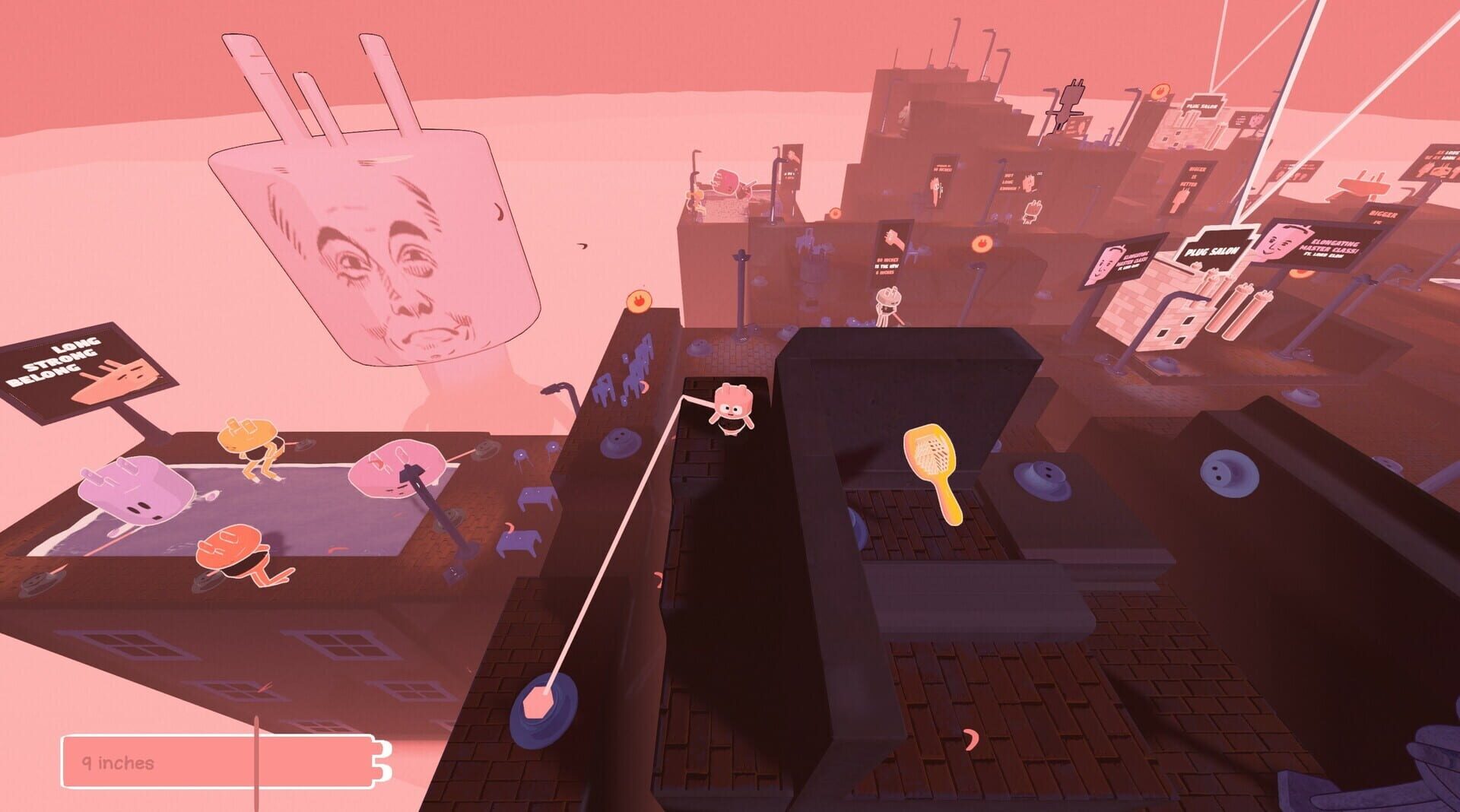Open the PLUG SALON sign
The width and height of the screenshot is (1460, 812).
click(1211, 251)
